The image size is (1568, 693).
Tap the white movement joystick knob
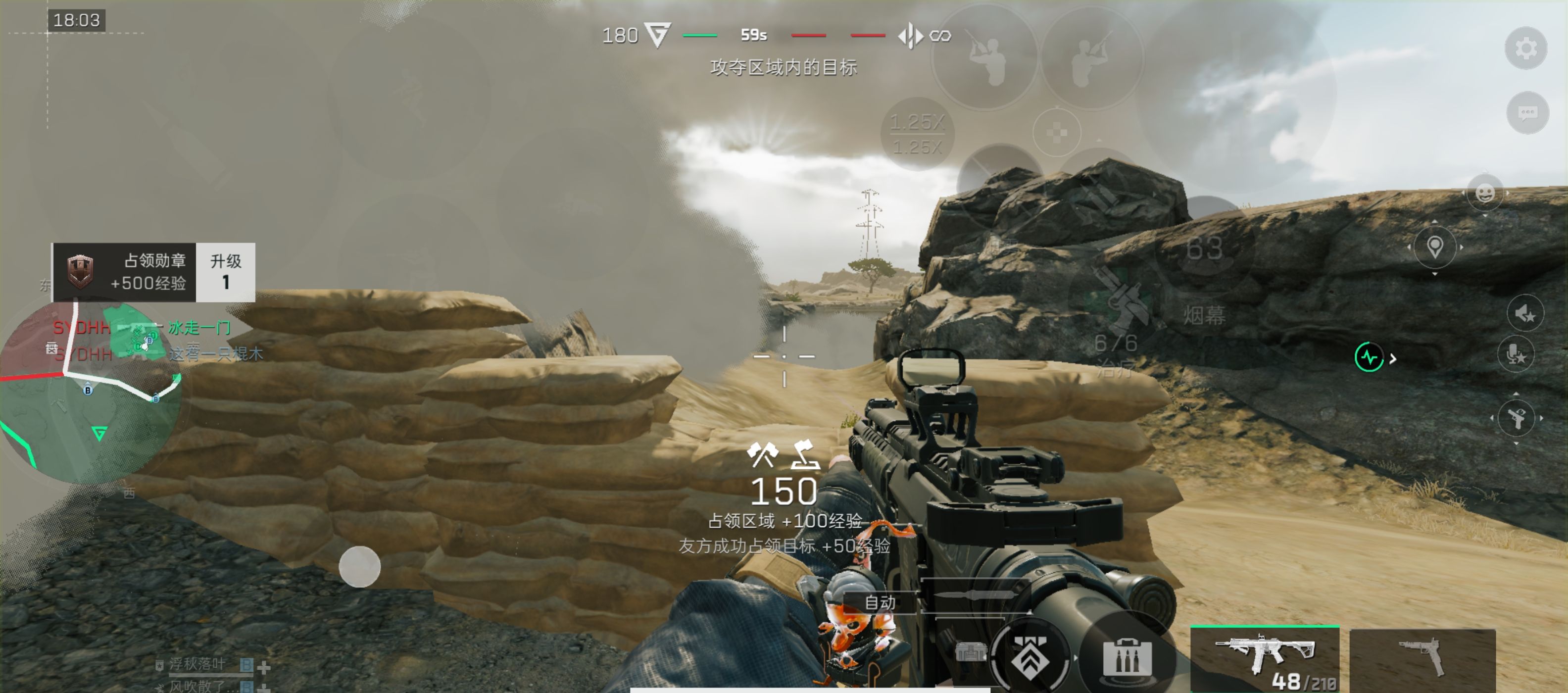359,566
